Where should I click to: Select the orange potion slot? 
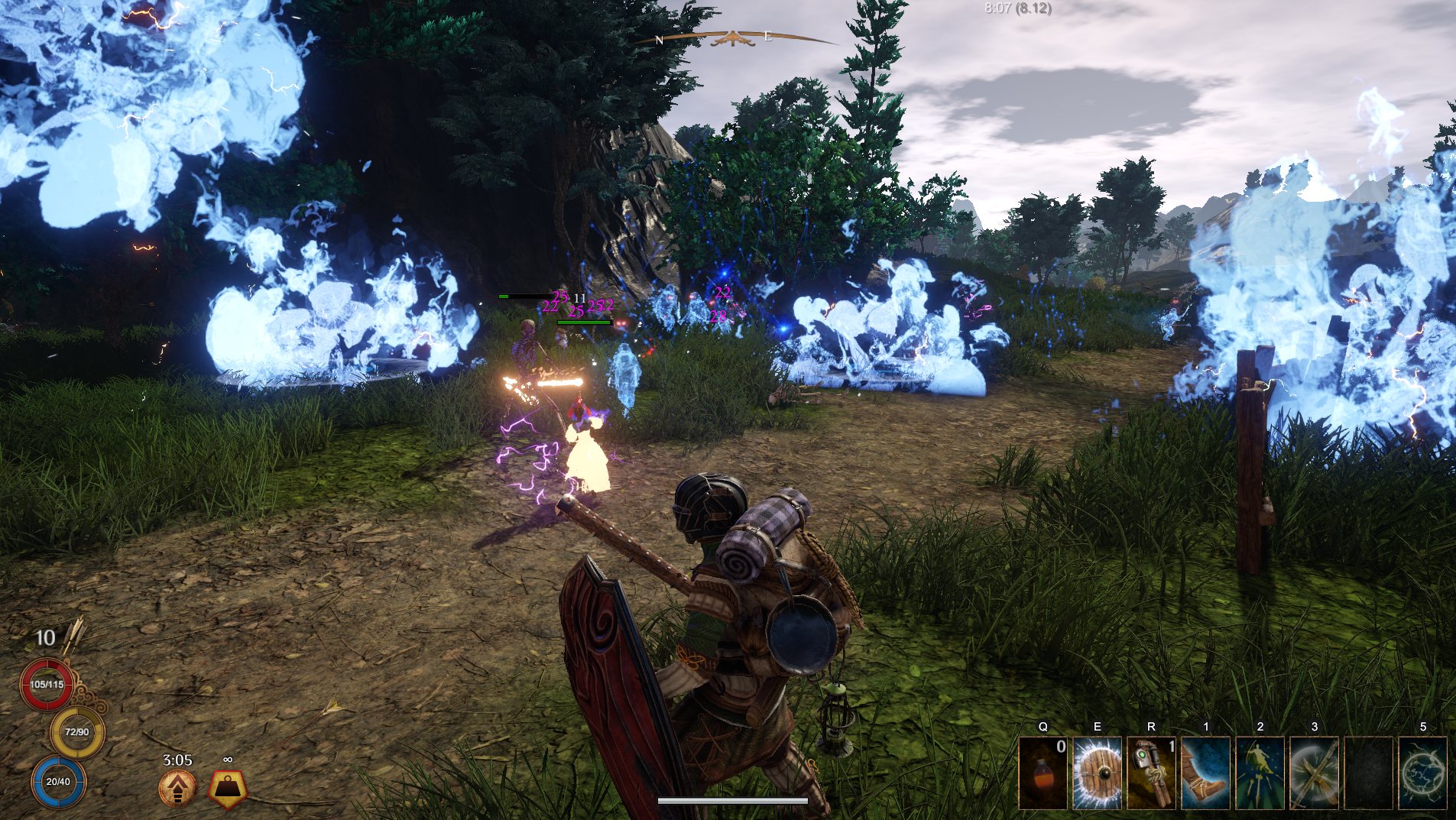tap(1043, 773)
